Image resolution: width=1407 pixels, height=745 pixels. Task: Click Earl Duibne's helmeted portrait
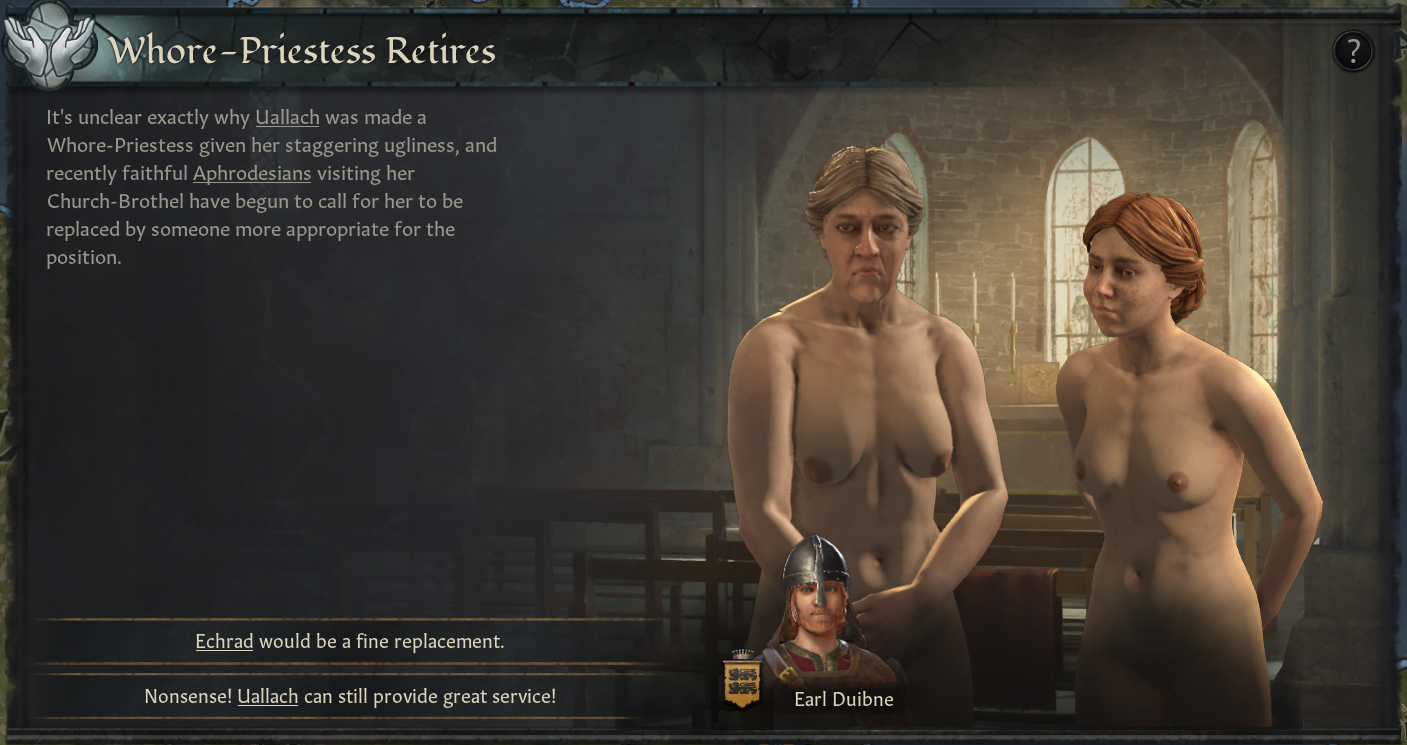tap(817, 600)
